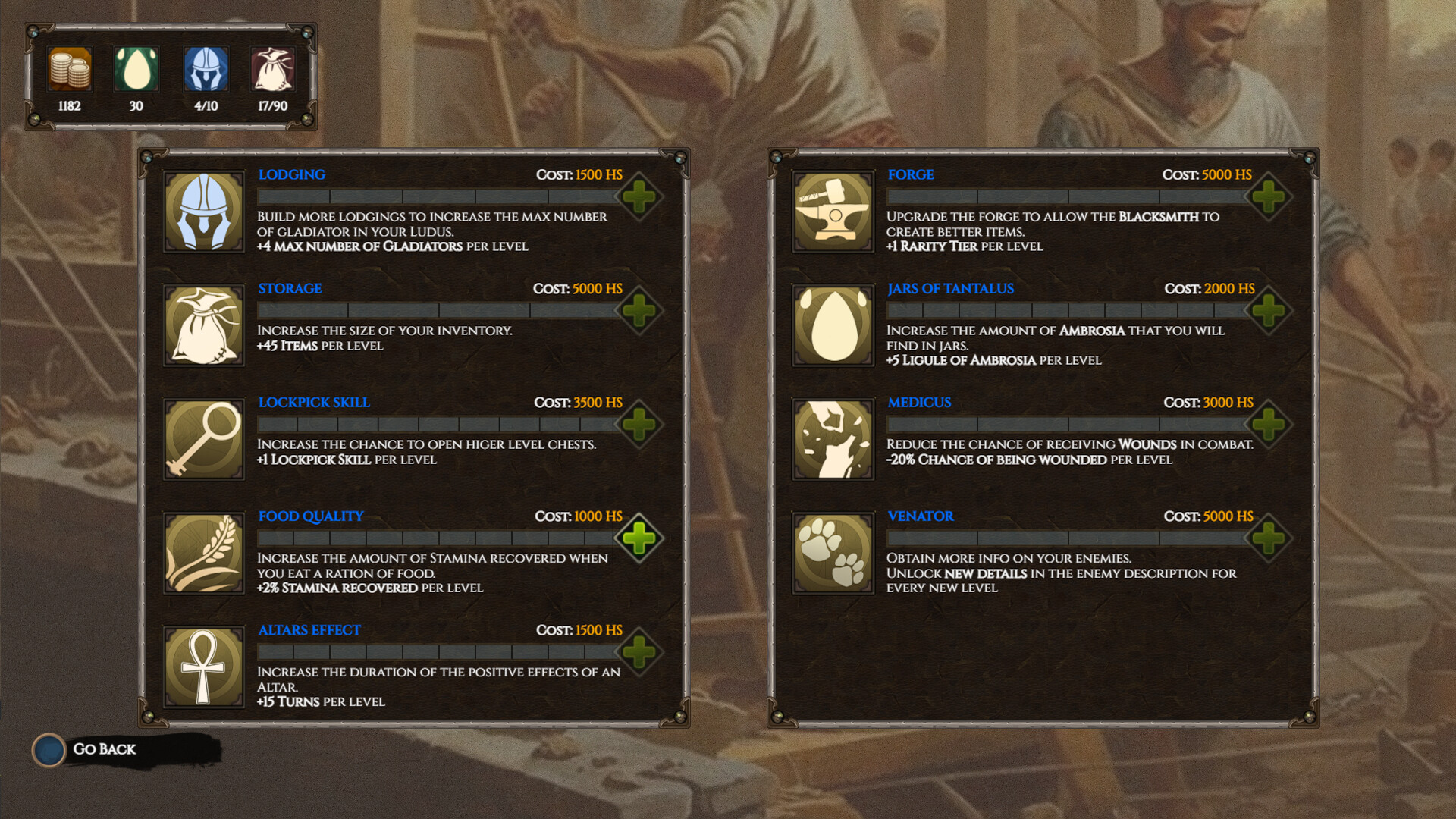
Task: Click the Medicus wounded hand icon
Action: (833, 439)
